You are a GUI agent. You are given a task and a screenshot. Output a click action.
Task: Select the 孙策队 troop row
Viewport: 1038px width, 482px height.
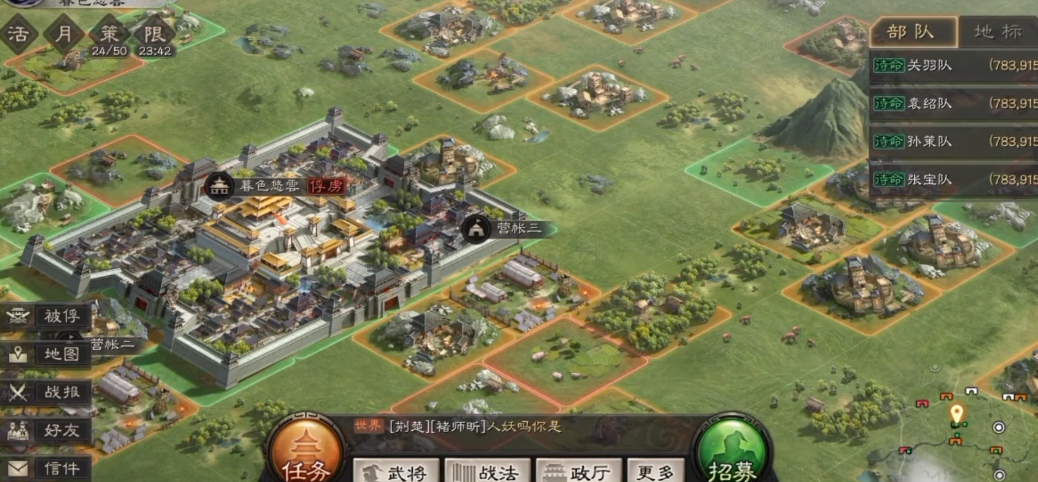point(953,142)
